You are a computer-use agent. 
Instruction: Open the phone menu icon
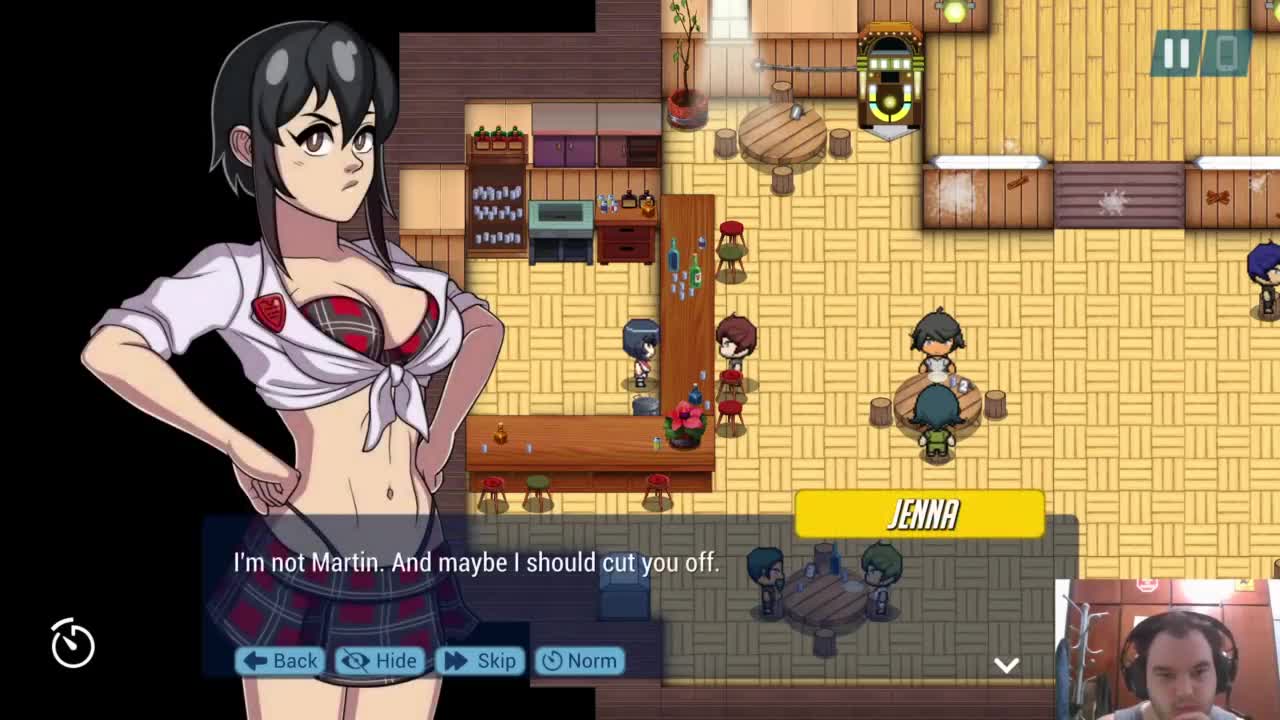(1227, 54)
